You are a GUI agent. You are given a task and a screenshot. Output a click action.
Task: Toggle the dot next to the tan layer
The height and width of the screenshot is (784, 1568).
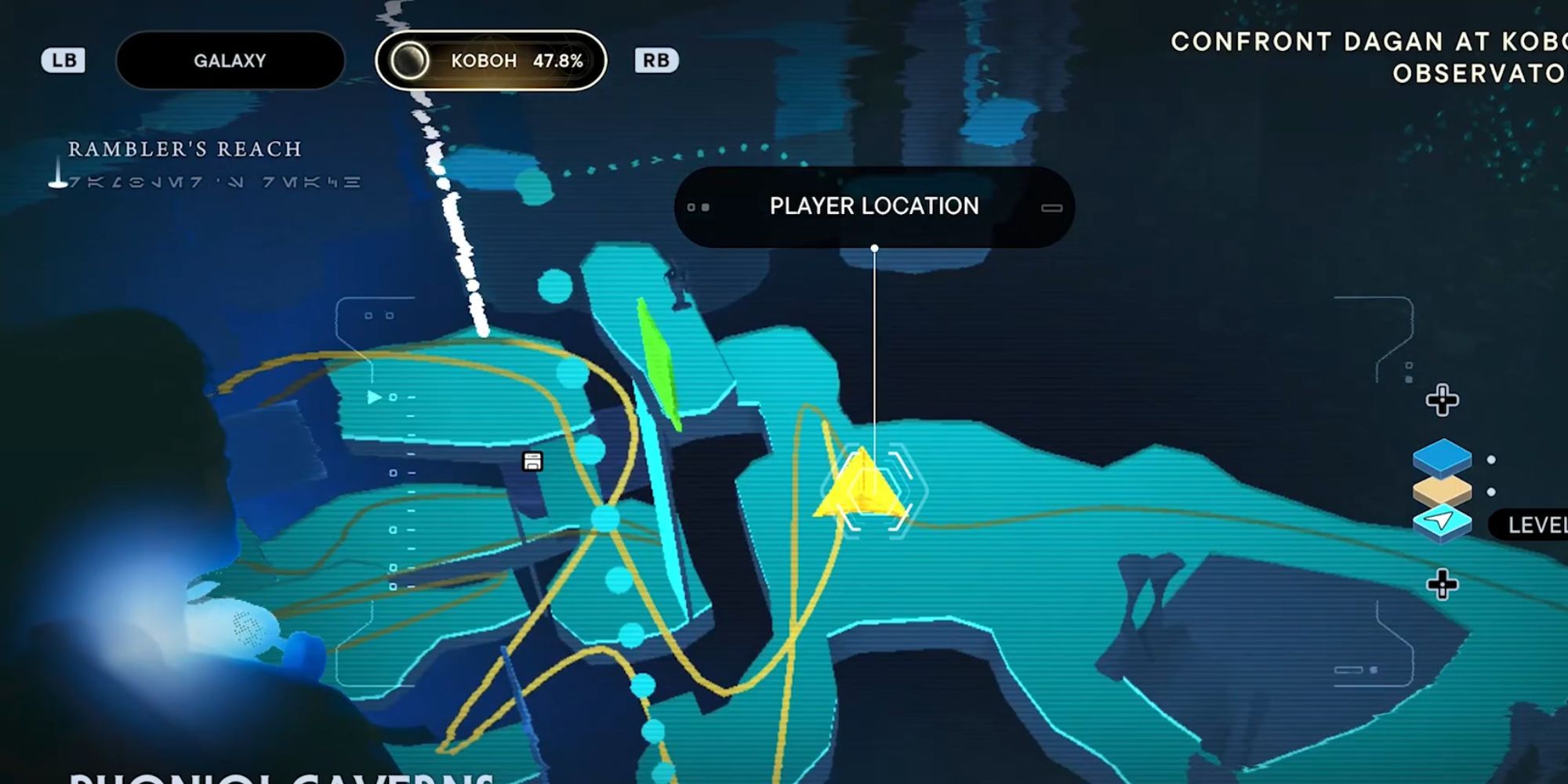1491,492
